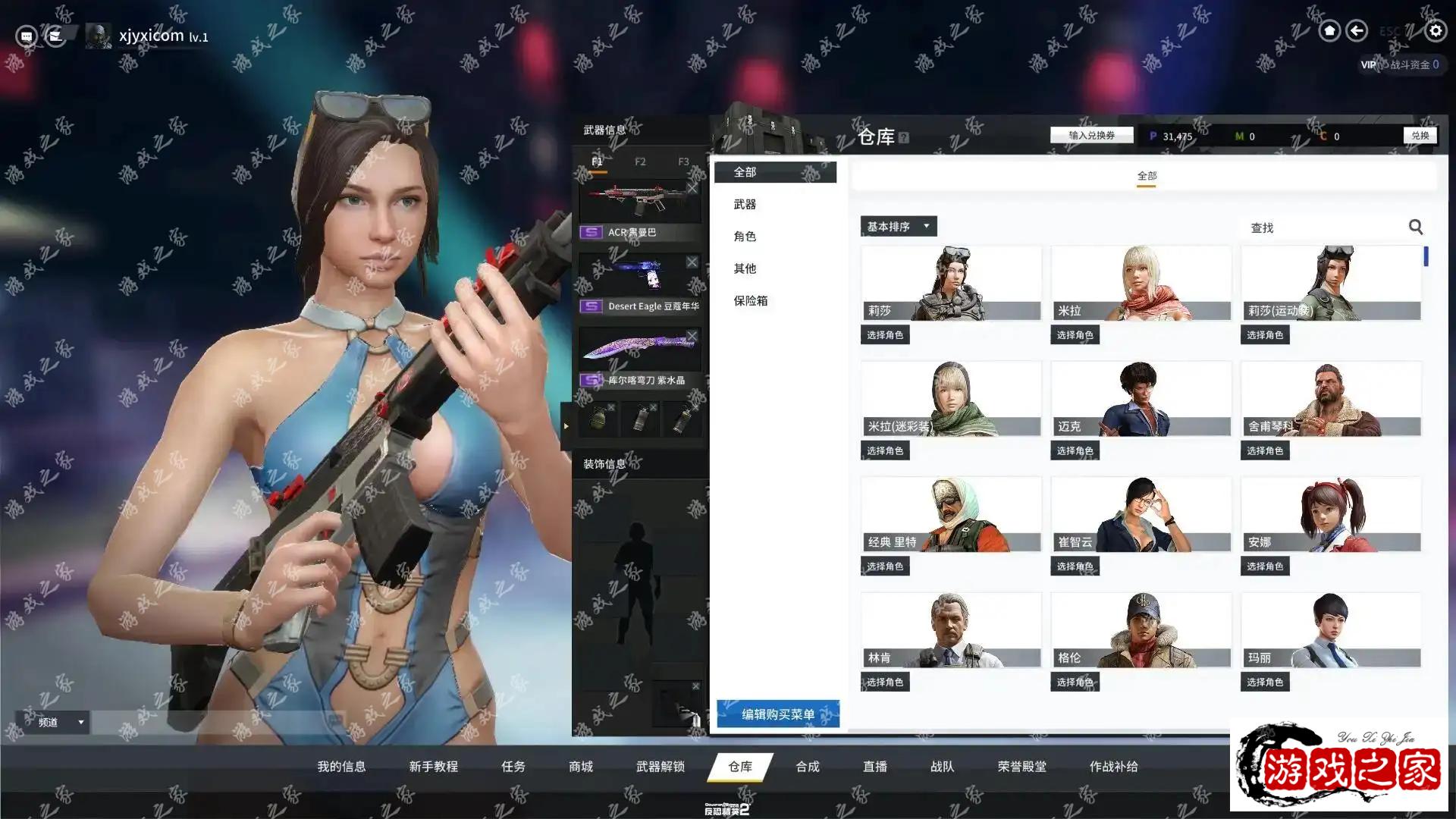
Task: Select the 崔智云 character thumbnail
Action: 1140,514
